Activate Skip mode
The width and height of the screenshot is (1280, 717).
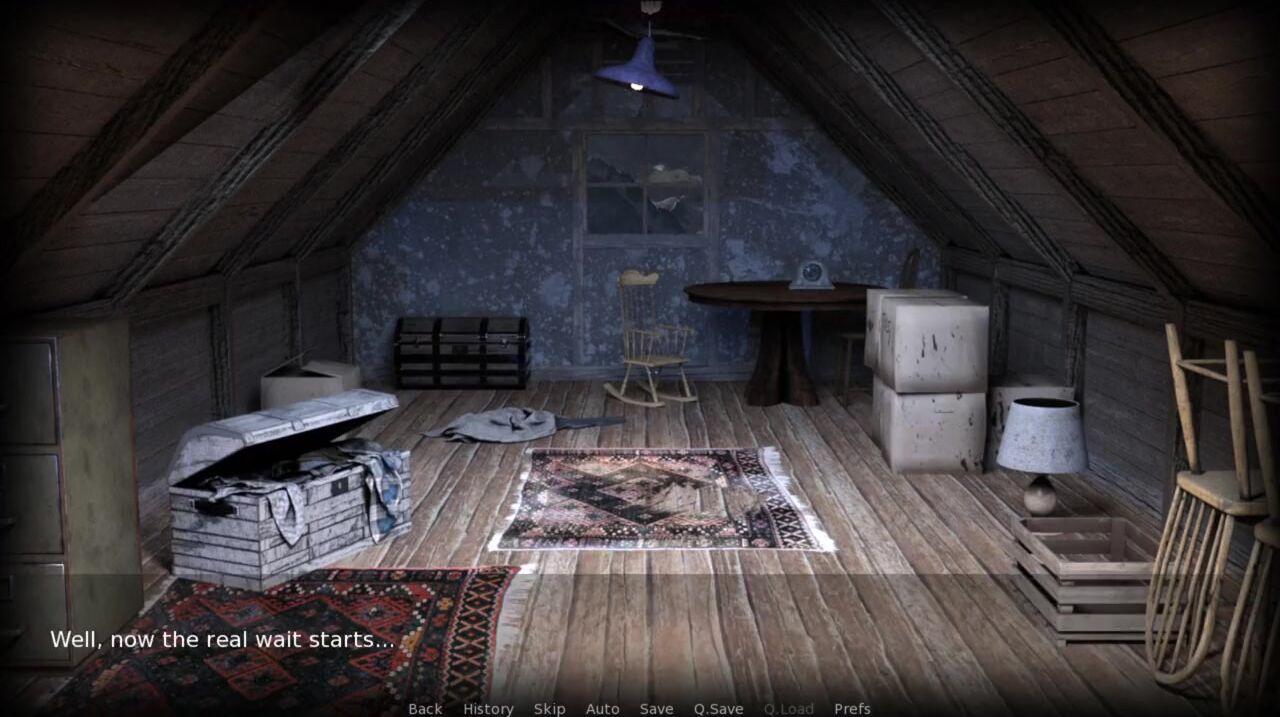point(549,708)
